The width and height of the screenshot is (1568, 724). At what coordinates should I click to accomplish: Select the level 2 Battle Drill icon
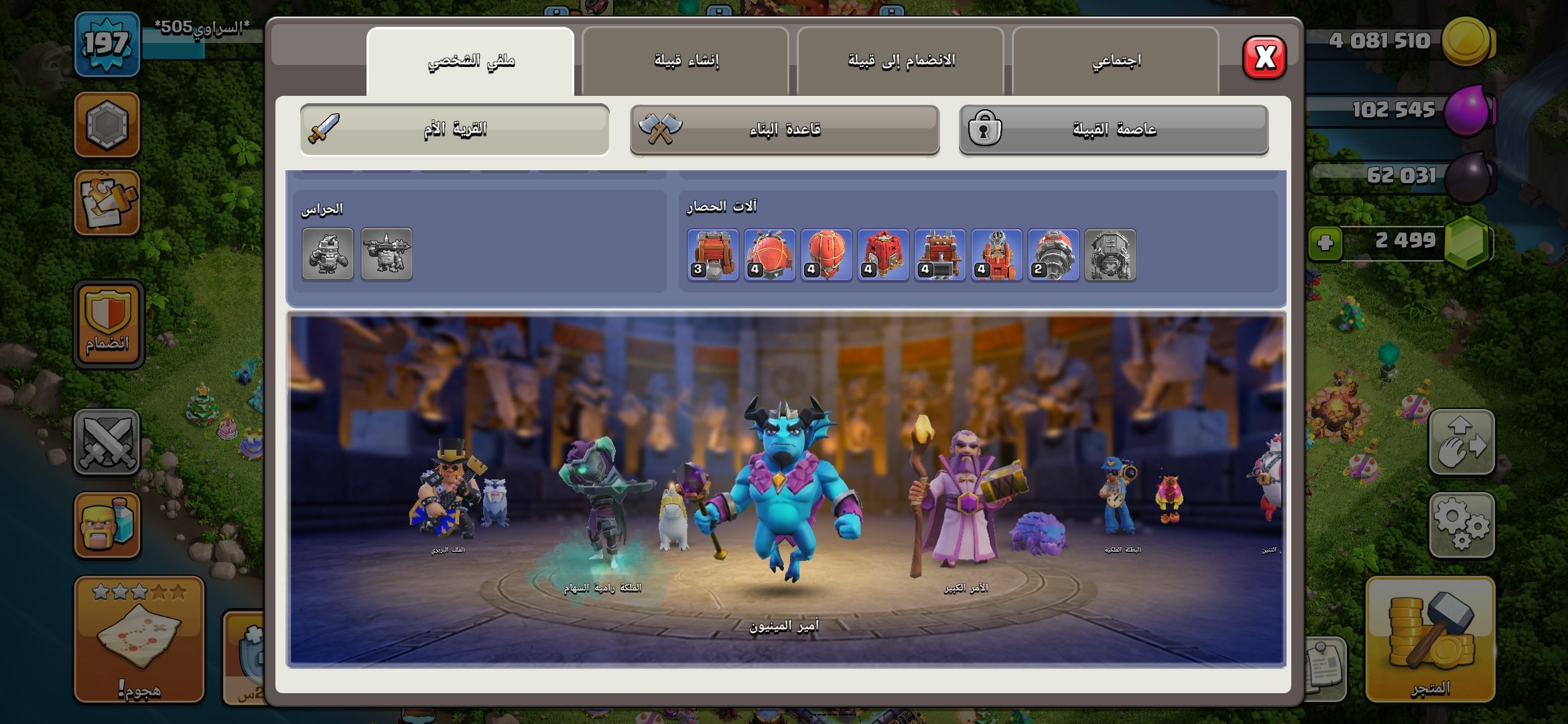pyautogui.click(x=1054, y=255)
